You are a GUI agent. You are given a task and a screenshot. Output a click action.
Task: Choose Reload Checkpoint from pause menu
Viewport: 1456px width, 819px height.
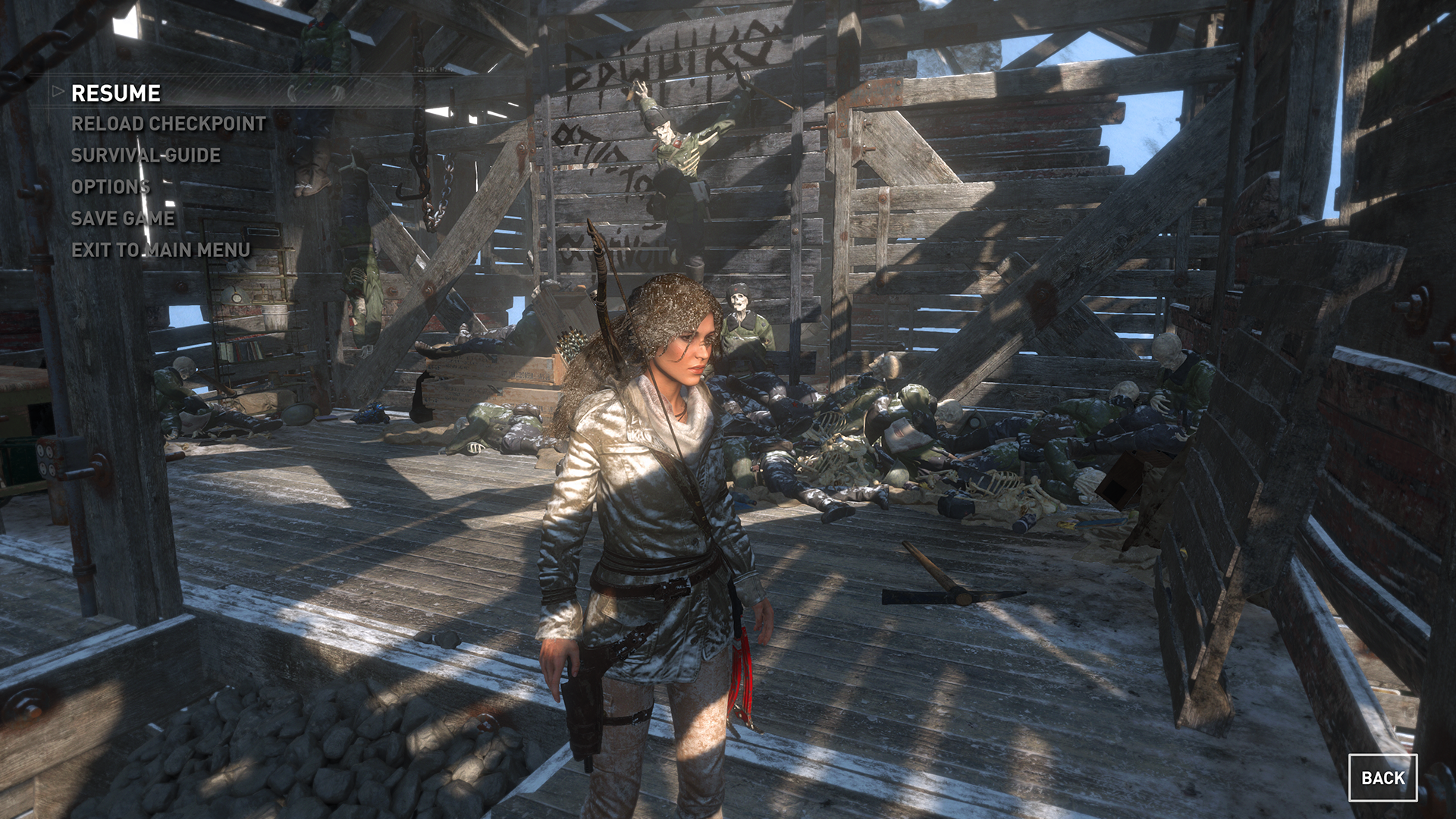click(x=168, y=124)
